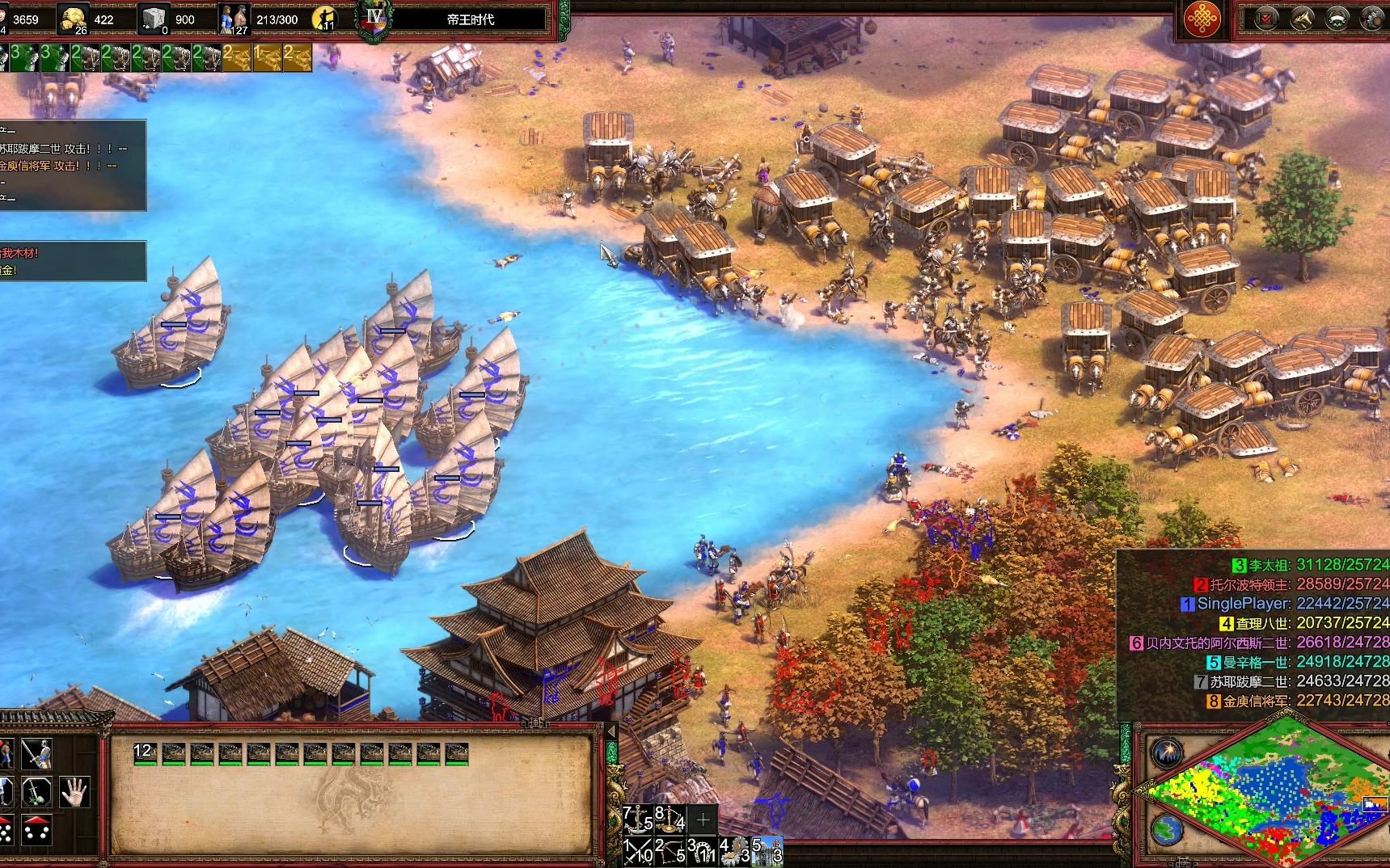Image resolution: width=1390 pixels, height=868 pixels.
Task: Open the objectives checklist button
Action: [1266, 19]
